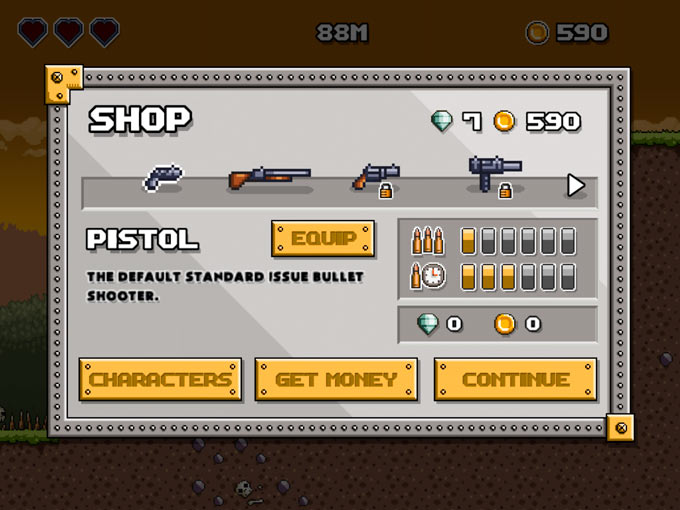This screenshot has width=680, height=510.
Task: Show next weapons with right arrow
Action: point(575,185)
